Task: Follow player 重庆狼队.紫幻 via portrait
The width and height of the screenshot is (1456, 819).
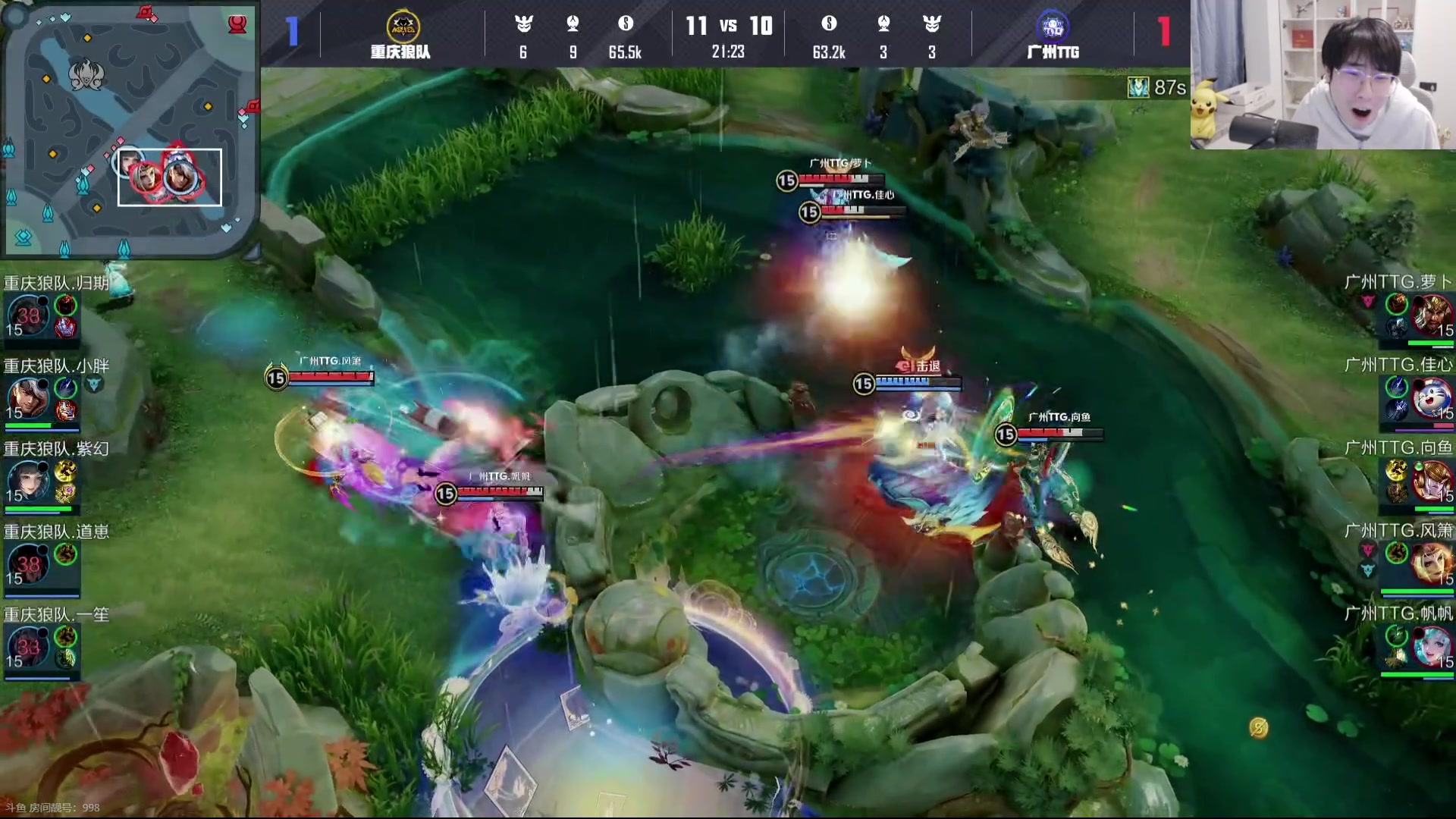Action: 28,481
